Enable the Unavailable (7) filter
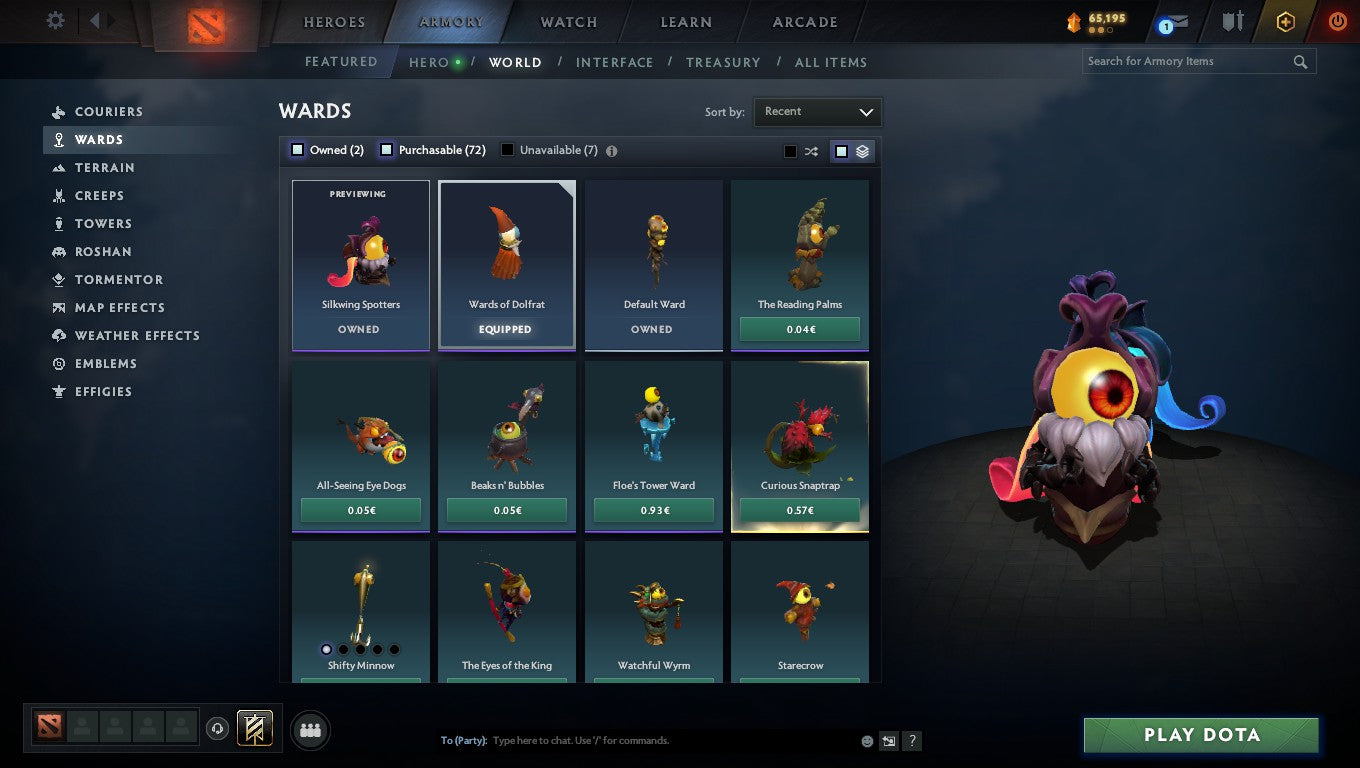Viewport: 1360px width, 768px height. 507,149
